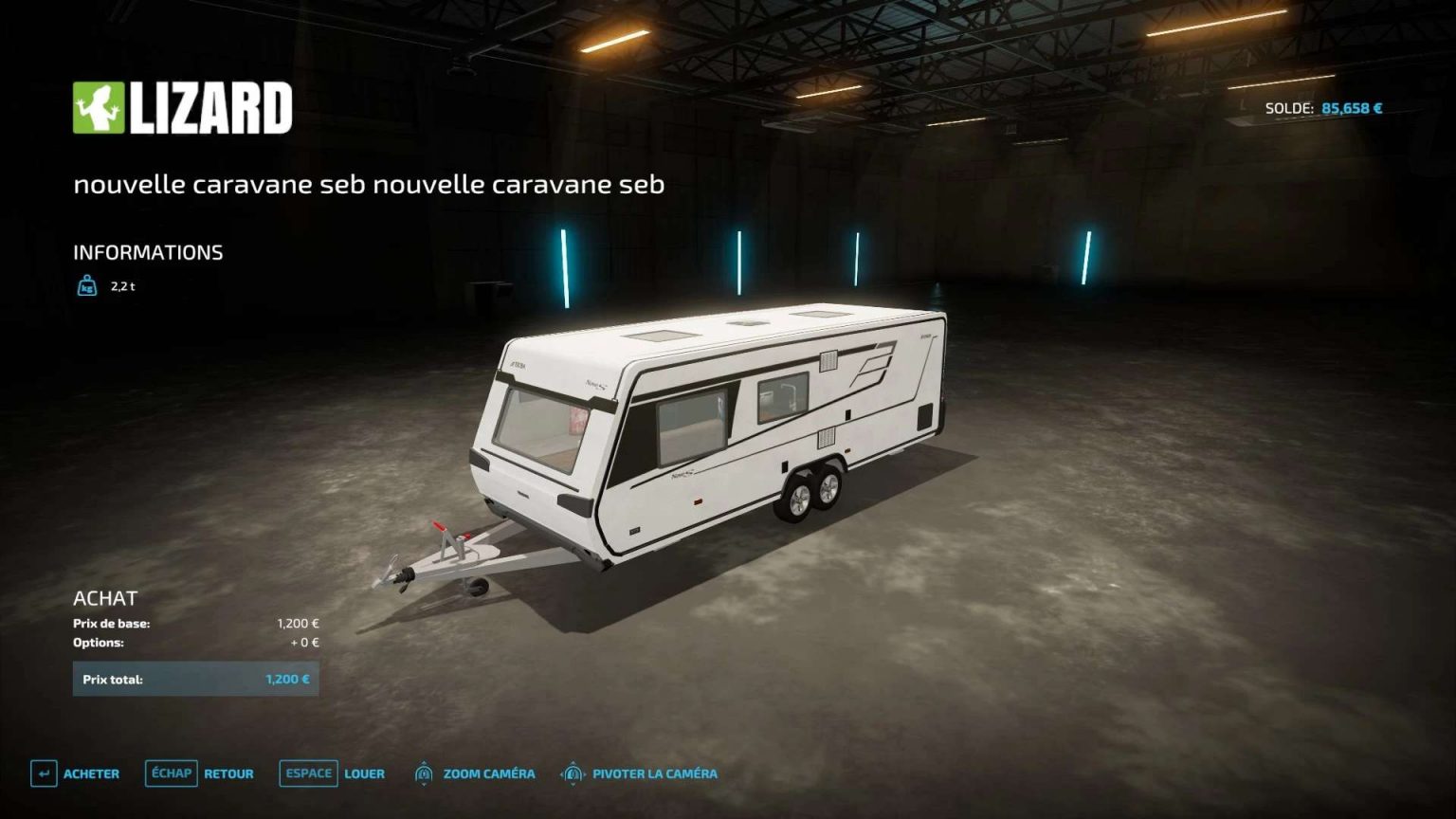Click RETOUR to go back
The width and height of the screenshot is (1456, 819).
click(x=227, y=773)
